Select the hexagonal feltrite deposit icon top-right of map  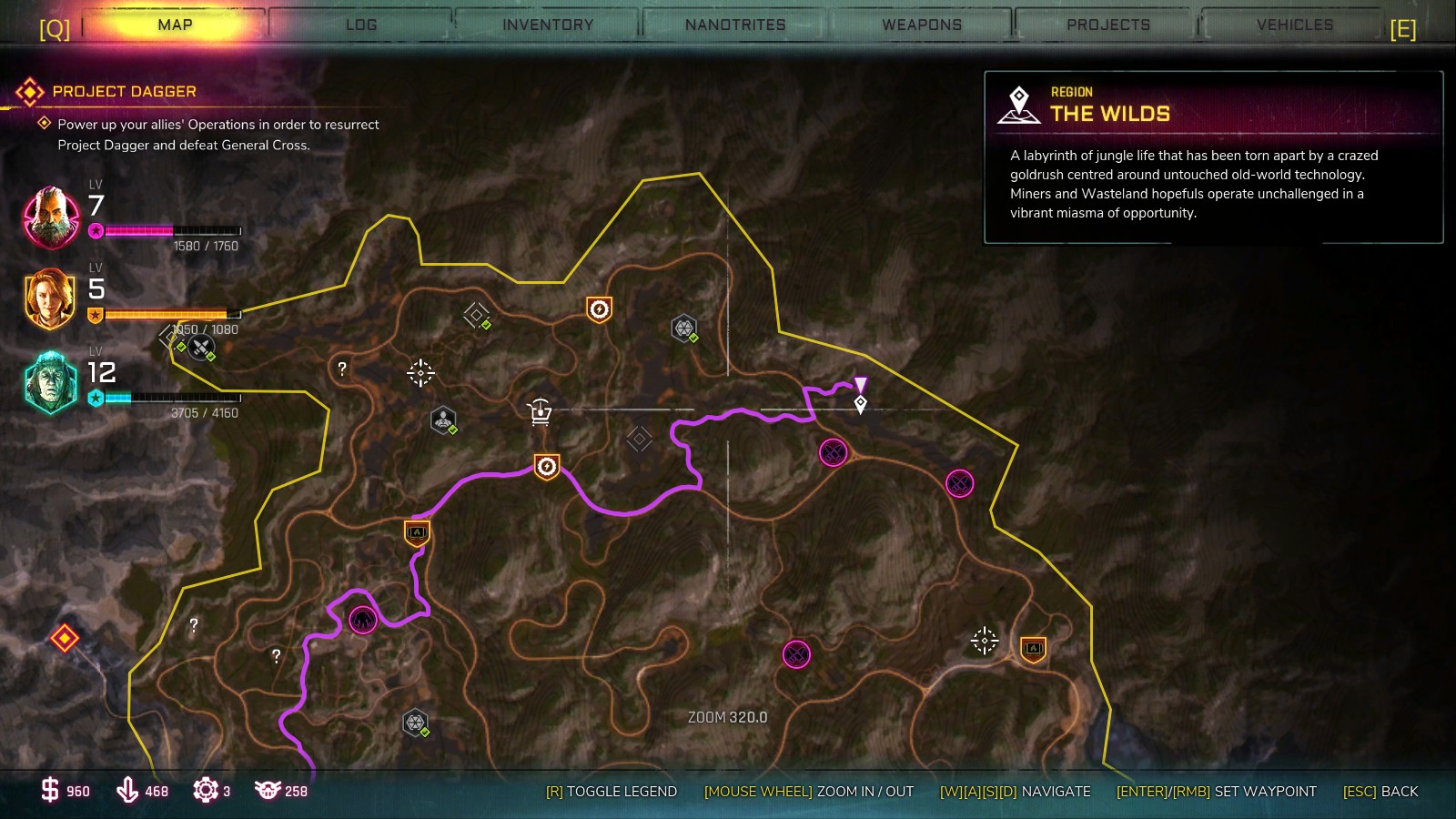pos(683,326)
